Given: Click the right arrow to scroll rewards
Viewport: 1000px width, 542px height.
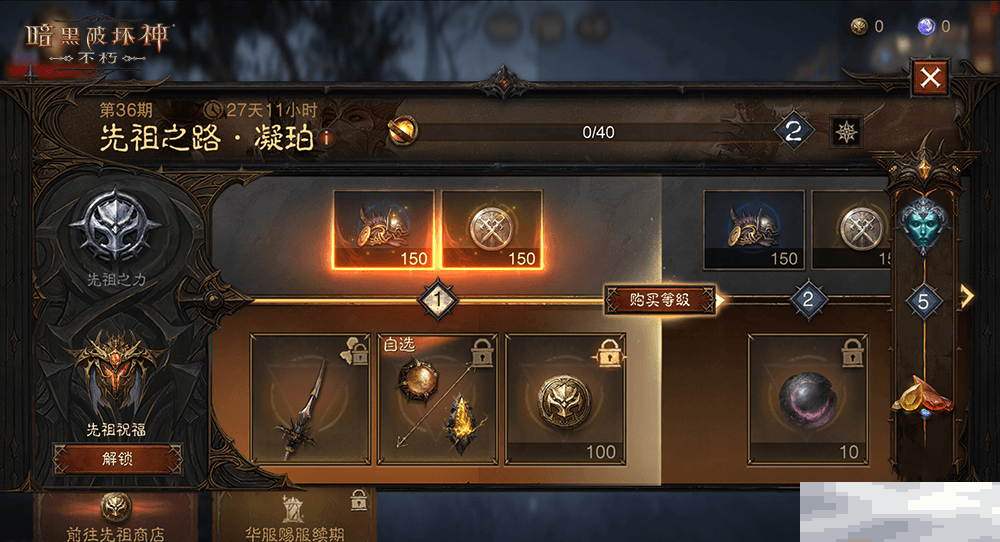Looking at the screenshot, I should (x=967, y=296).
